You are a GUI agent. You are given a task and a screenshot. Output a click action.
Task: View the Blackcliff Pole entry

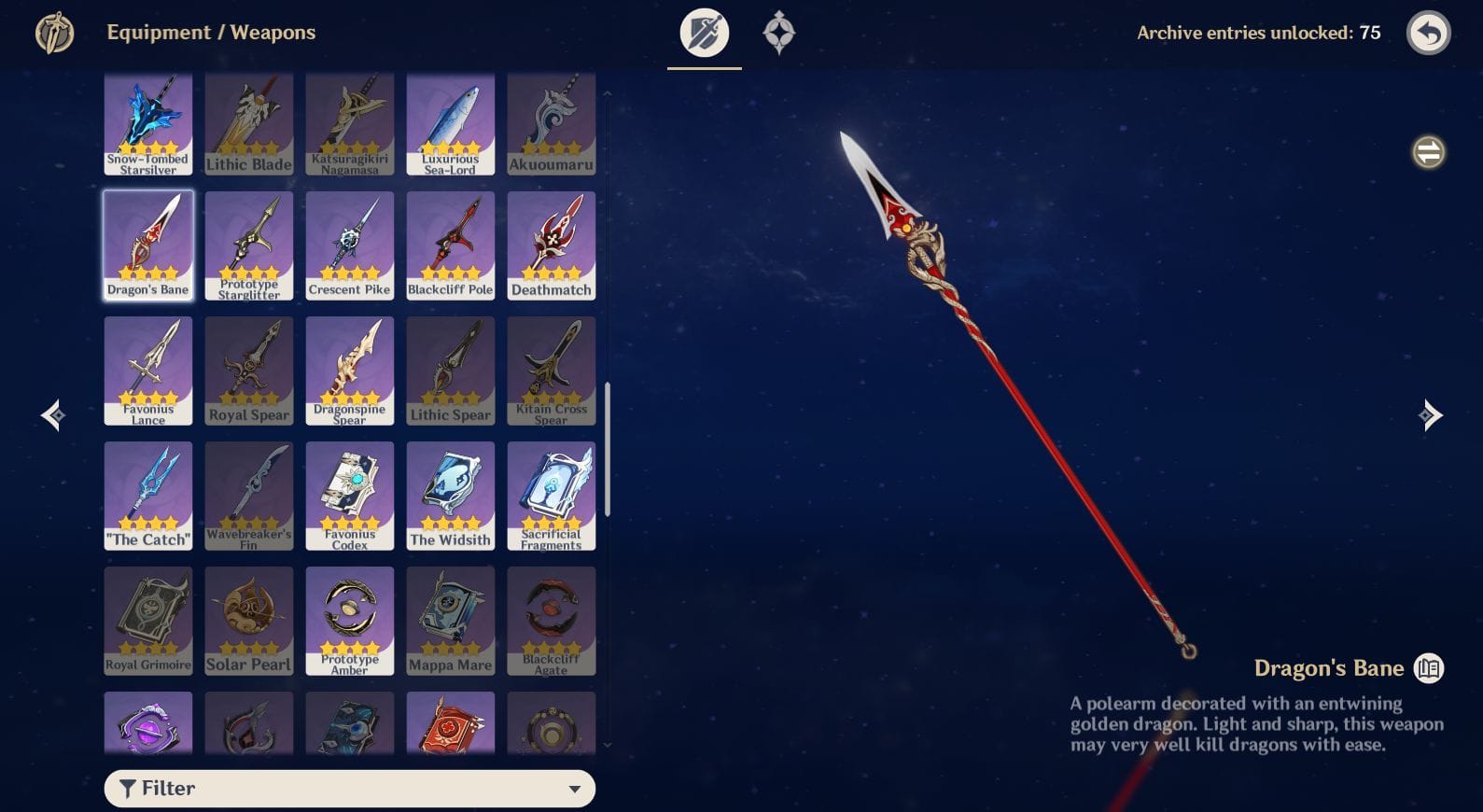click(450, 245)
